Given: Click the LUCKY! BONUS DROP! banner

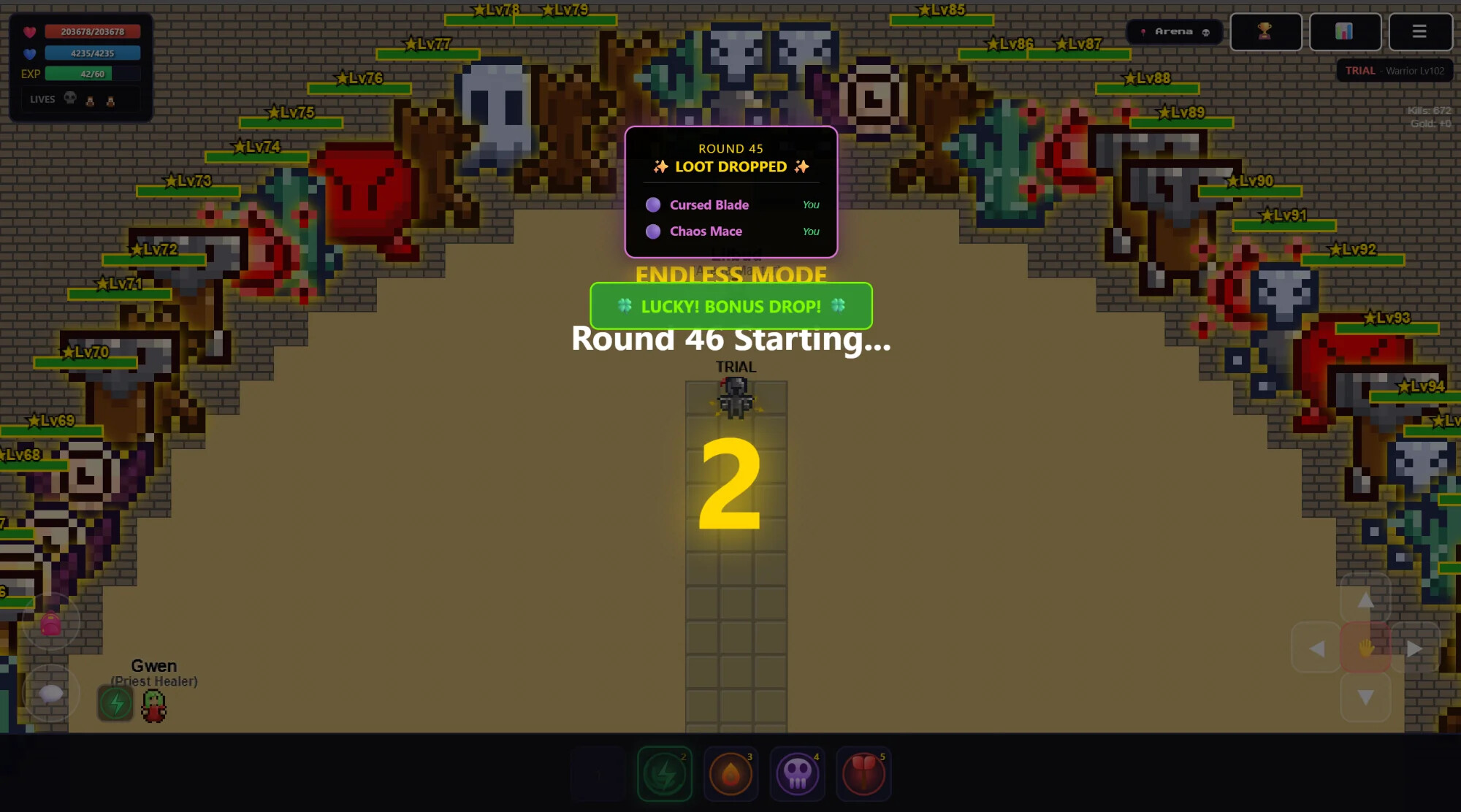Looking at the screenshot, I should [x=730, y=307].
